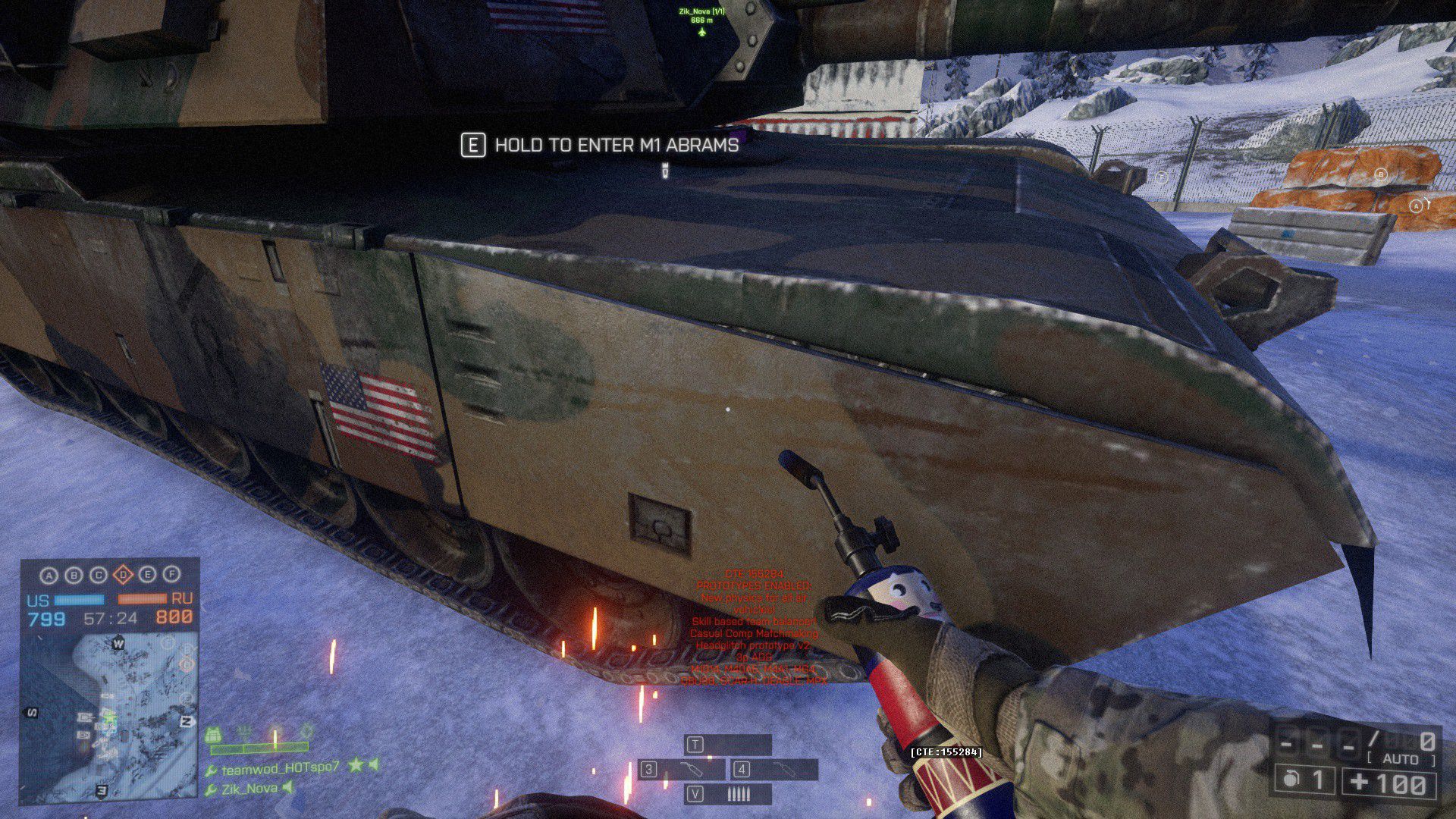Select objective C in the flag row
Viewport: 1456px width, 819px height.
[x=99, y=576]
